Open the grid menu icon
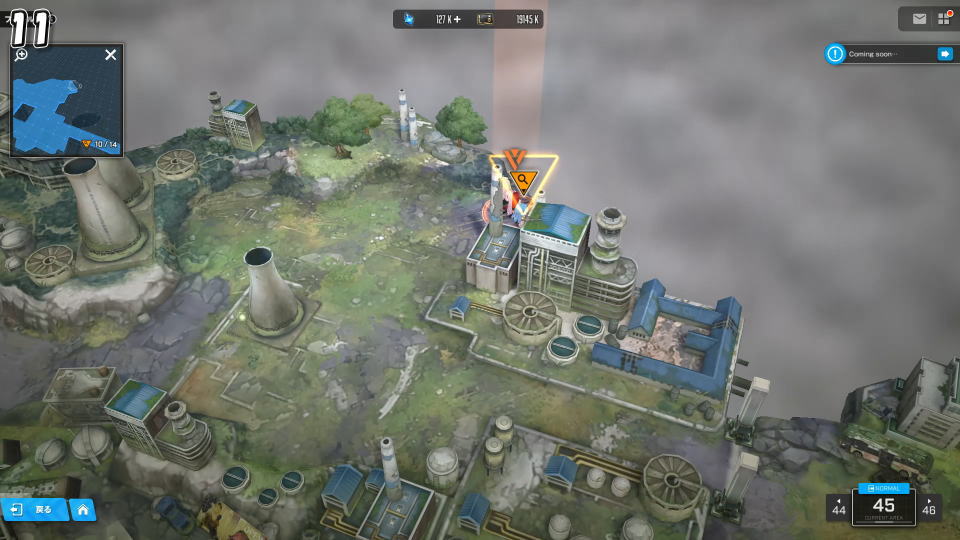This screenshot has height=540, width=960. coord(943,19)
